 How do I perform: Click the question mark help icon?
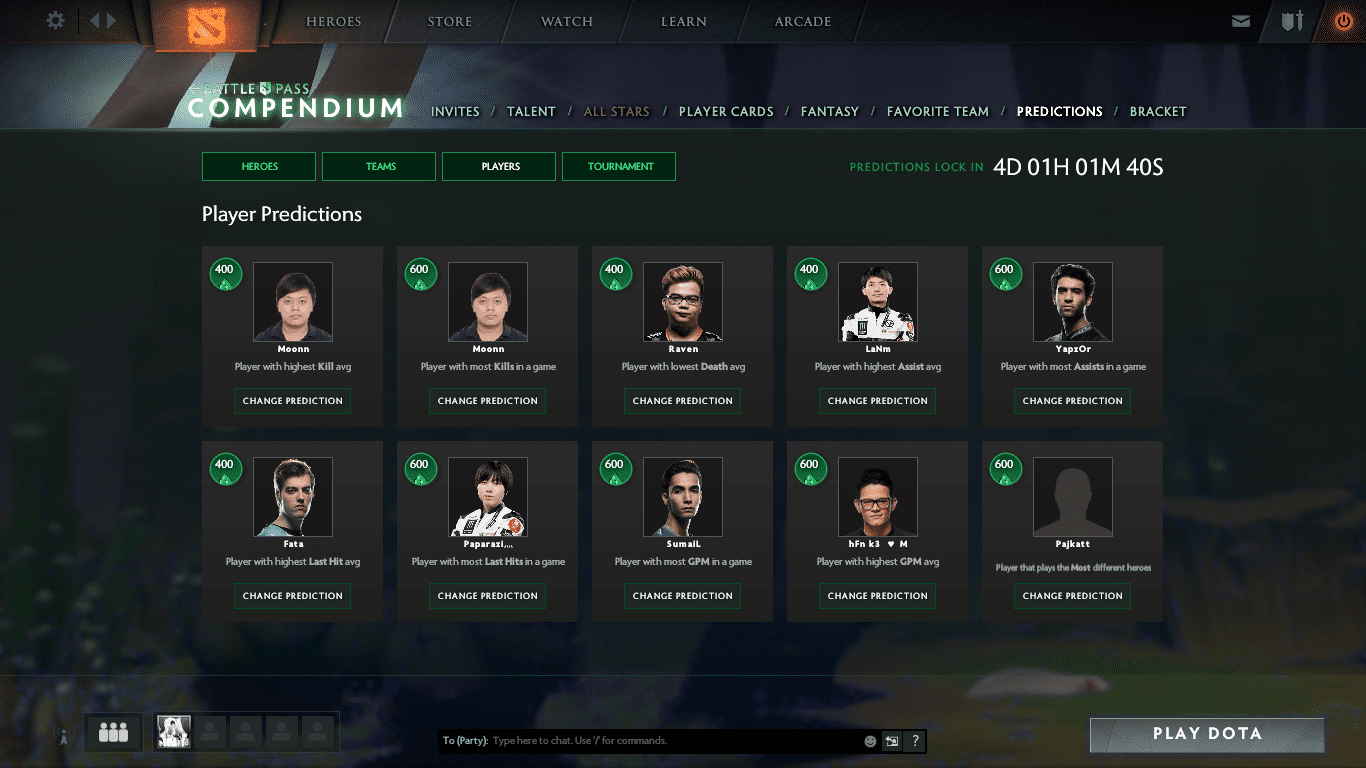[914, 741]
